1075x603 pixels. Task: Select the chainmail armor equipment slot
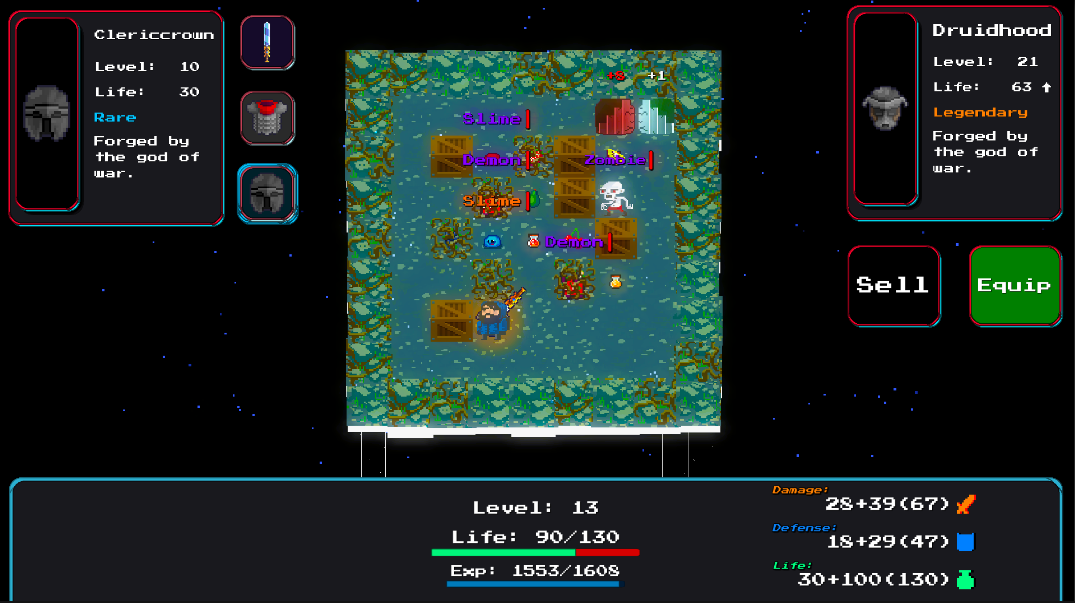[267, 118]
